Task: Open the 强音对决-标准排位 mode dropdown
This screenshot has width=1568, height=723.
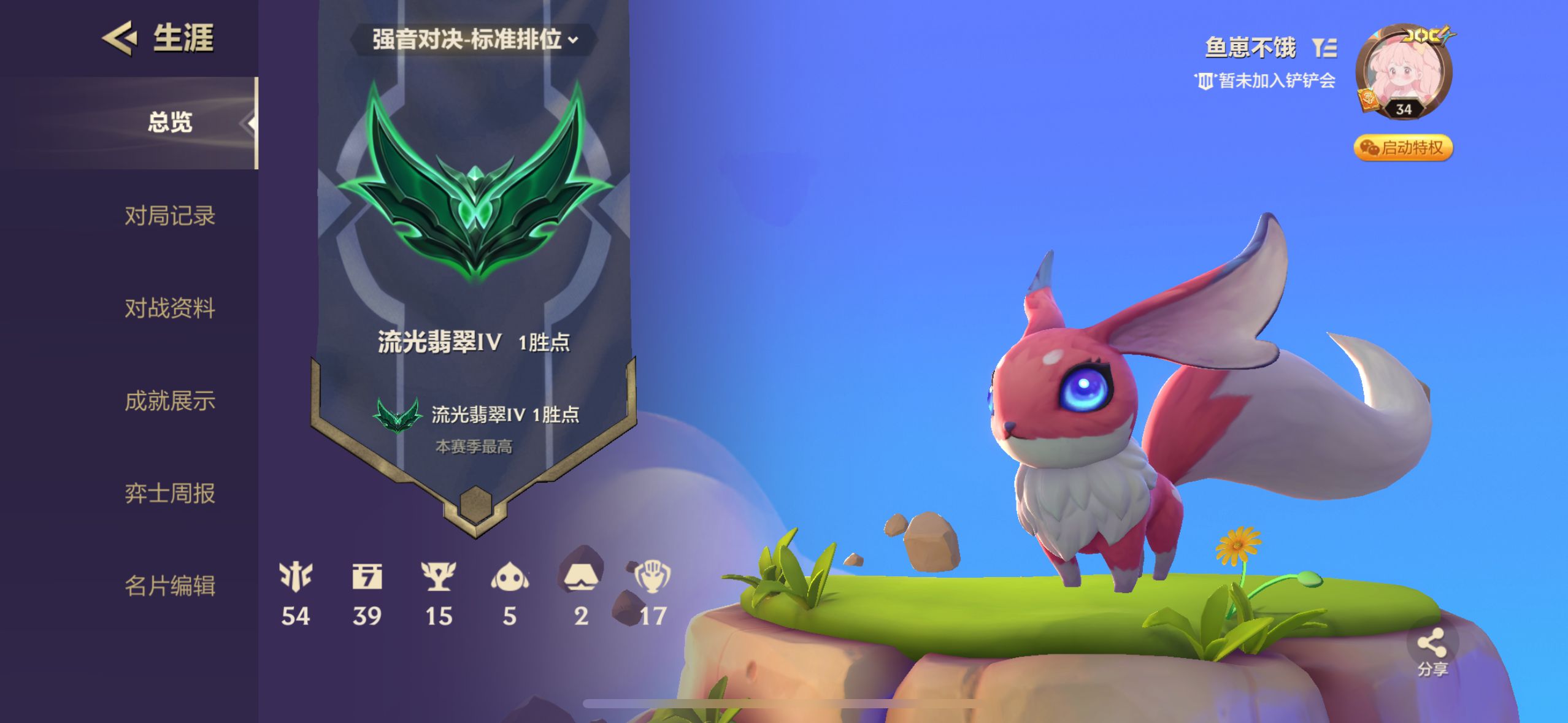Action: (x=475, y=39)
